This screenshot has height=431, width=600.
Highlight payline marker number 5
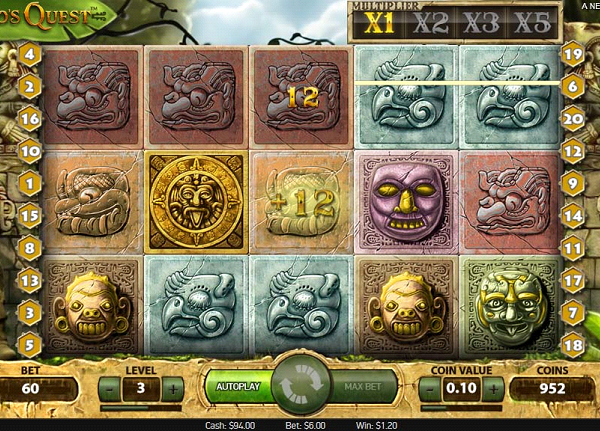[x=29, y=345]
